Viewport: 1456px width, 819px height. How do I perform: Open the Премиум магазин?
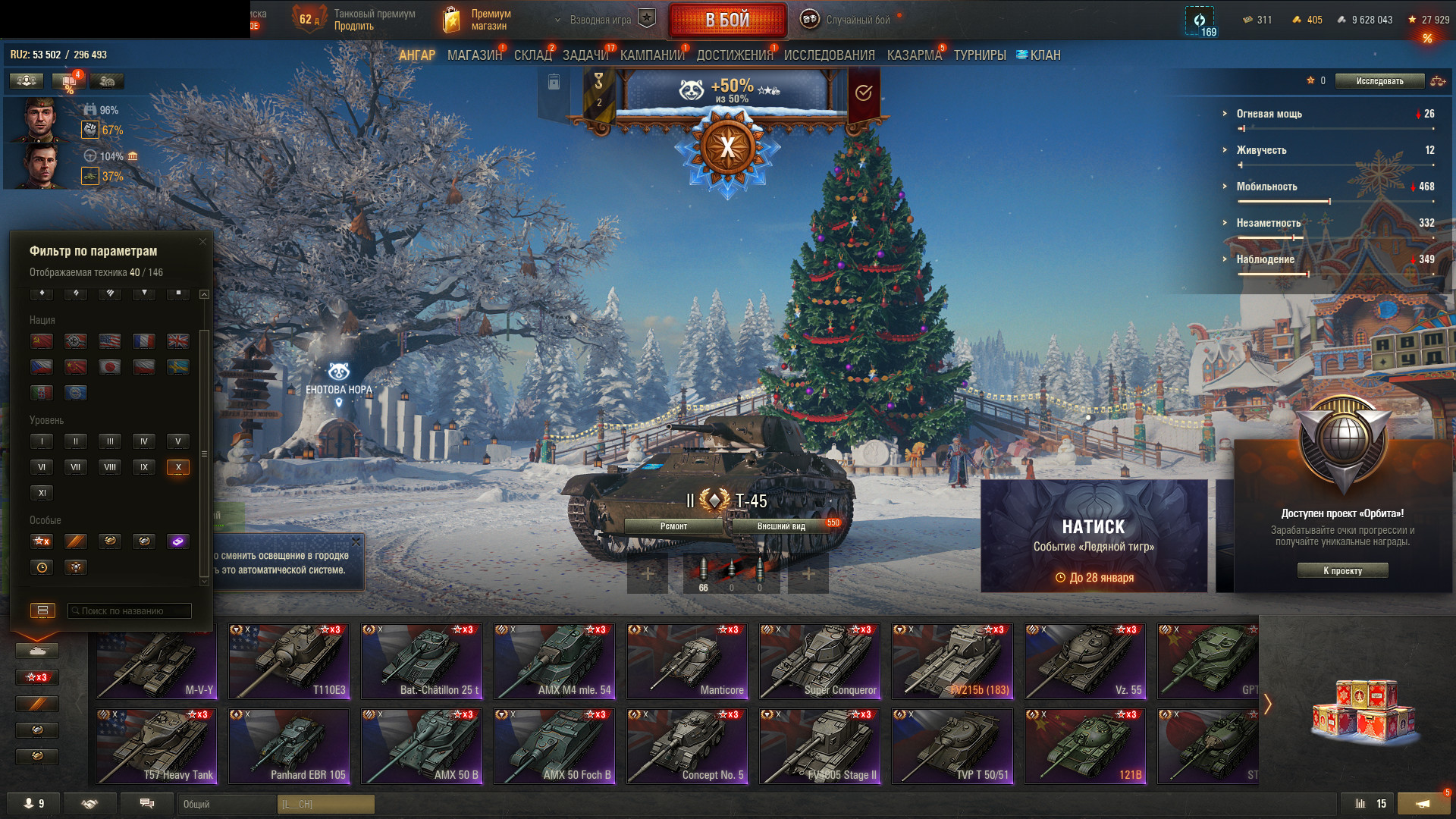click(x=478, y=20)
